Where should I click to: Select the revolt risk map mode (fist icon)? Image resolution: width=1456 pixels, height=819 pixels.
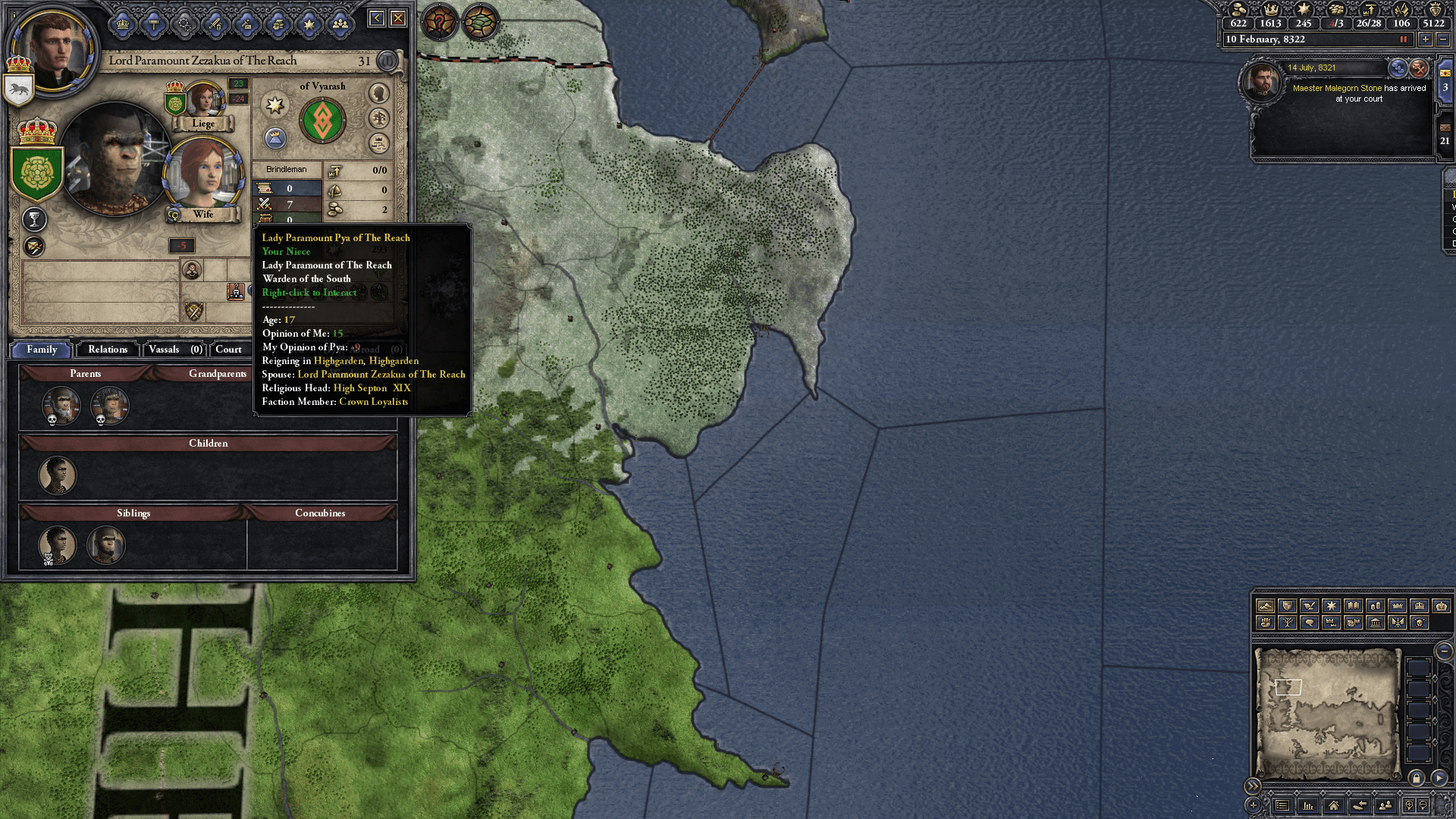click(1265, 623)
